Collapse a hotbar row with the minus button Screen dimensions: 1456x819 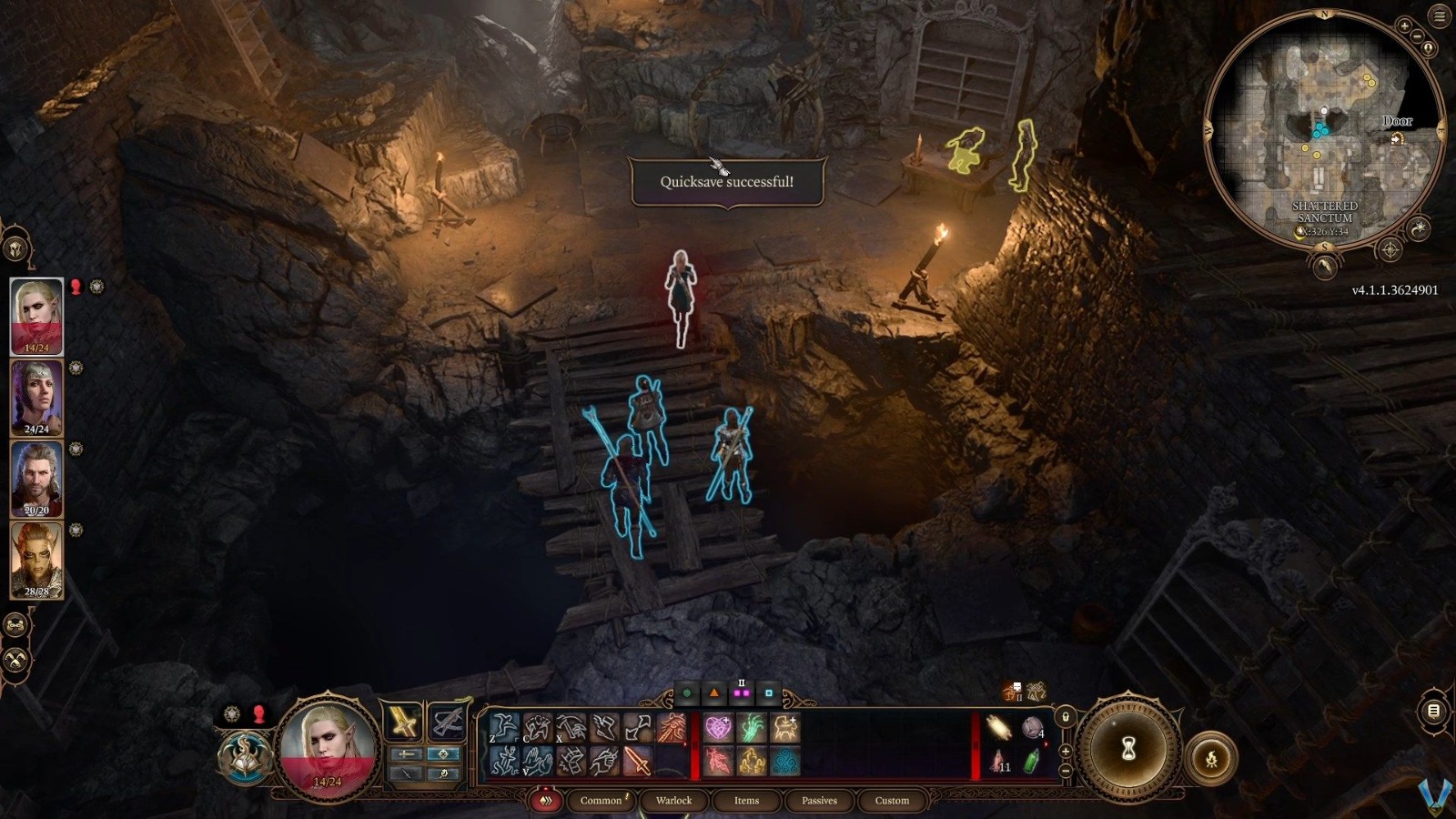pos(1065,771)
